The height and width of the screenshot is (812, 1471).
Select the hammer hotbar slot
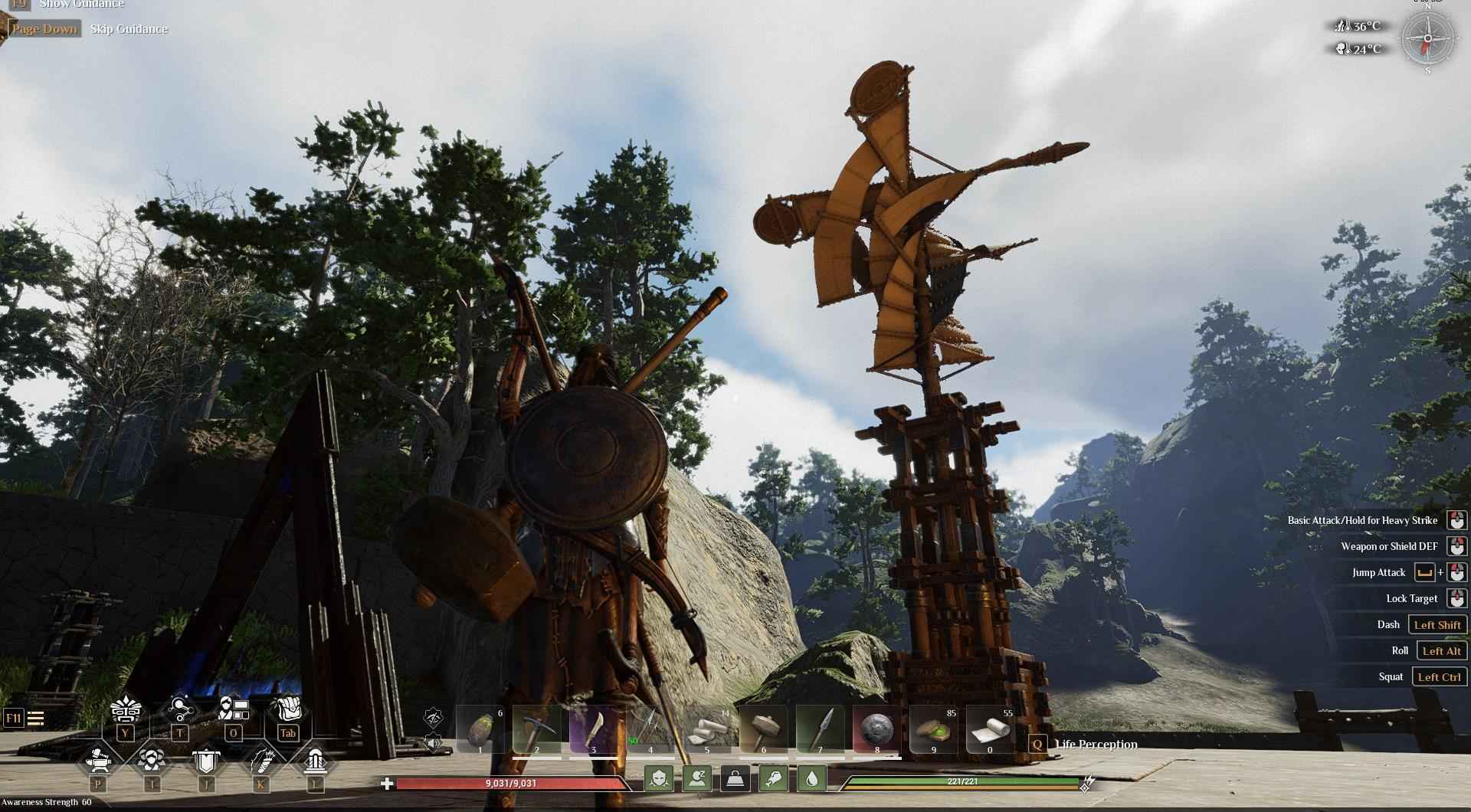763,729
